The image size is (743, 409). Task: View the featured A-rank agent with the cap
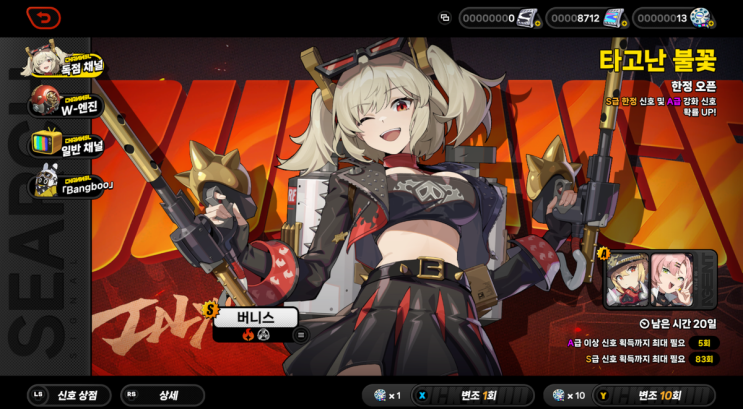click(628, 281)
